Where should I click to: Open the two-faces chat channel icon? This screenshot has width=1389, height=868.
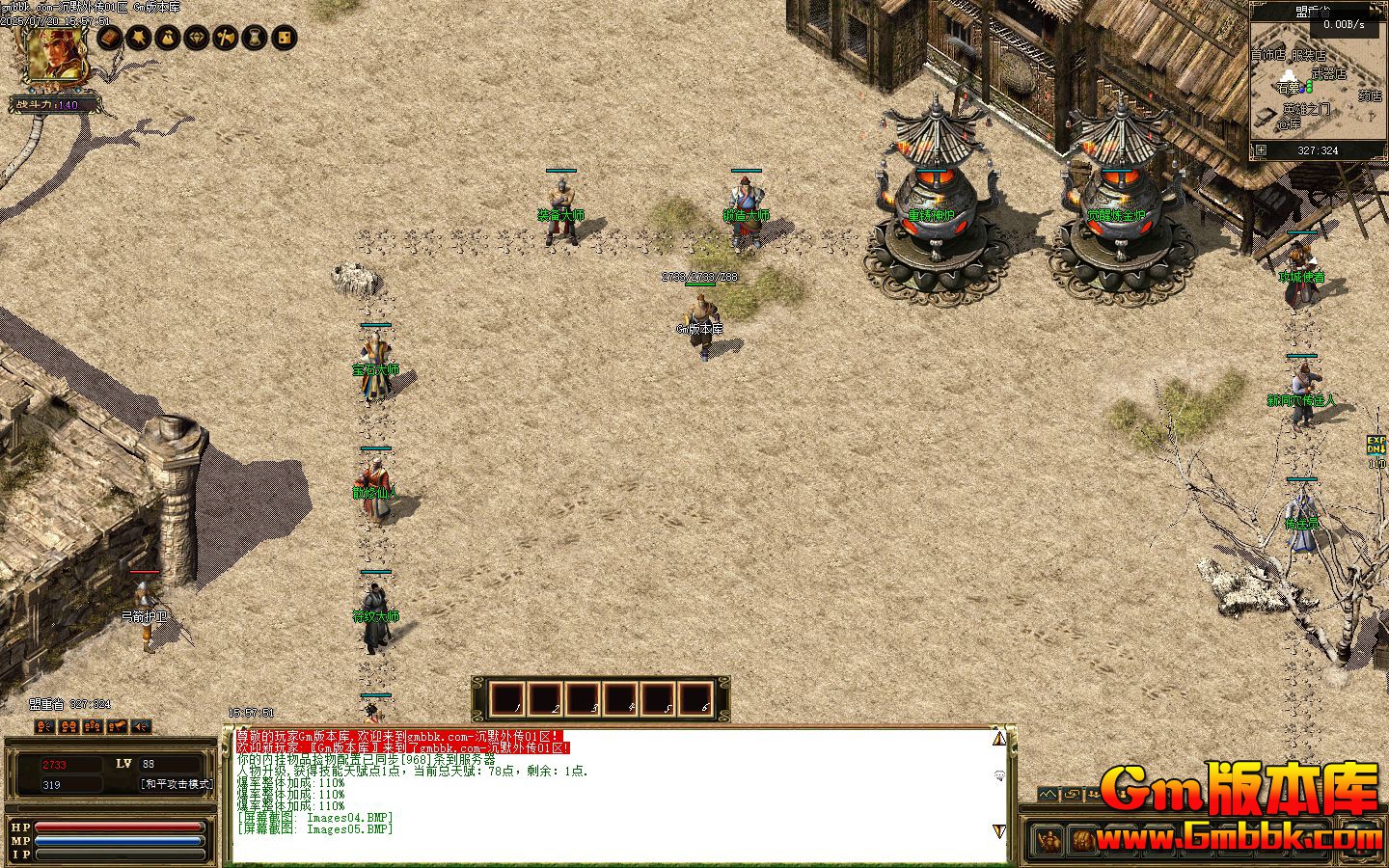(68, 726)
